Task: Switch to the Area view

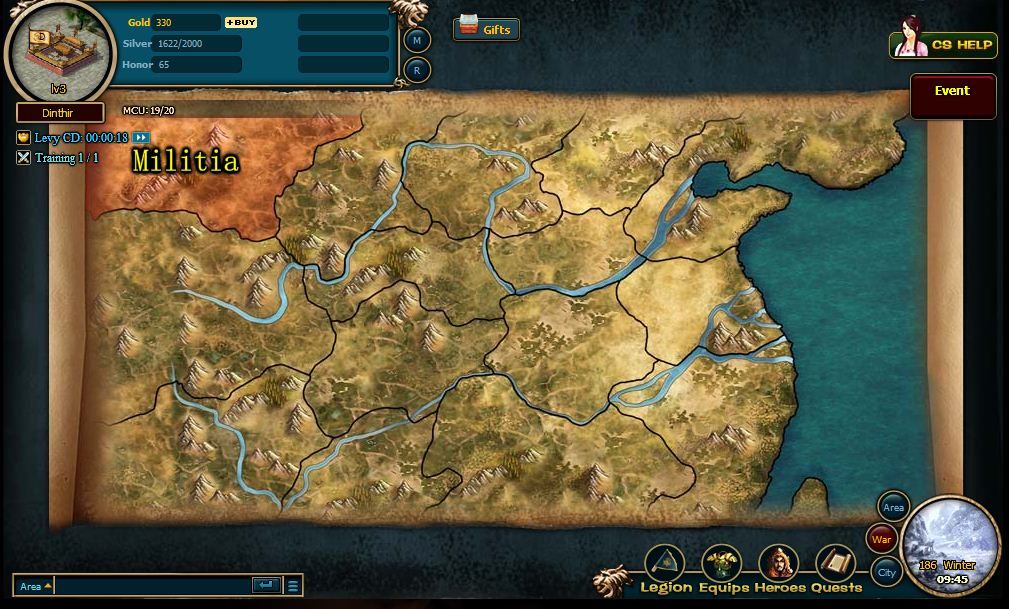Action: 893,508
